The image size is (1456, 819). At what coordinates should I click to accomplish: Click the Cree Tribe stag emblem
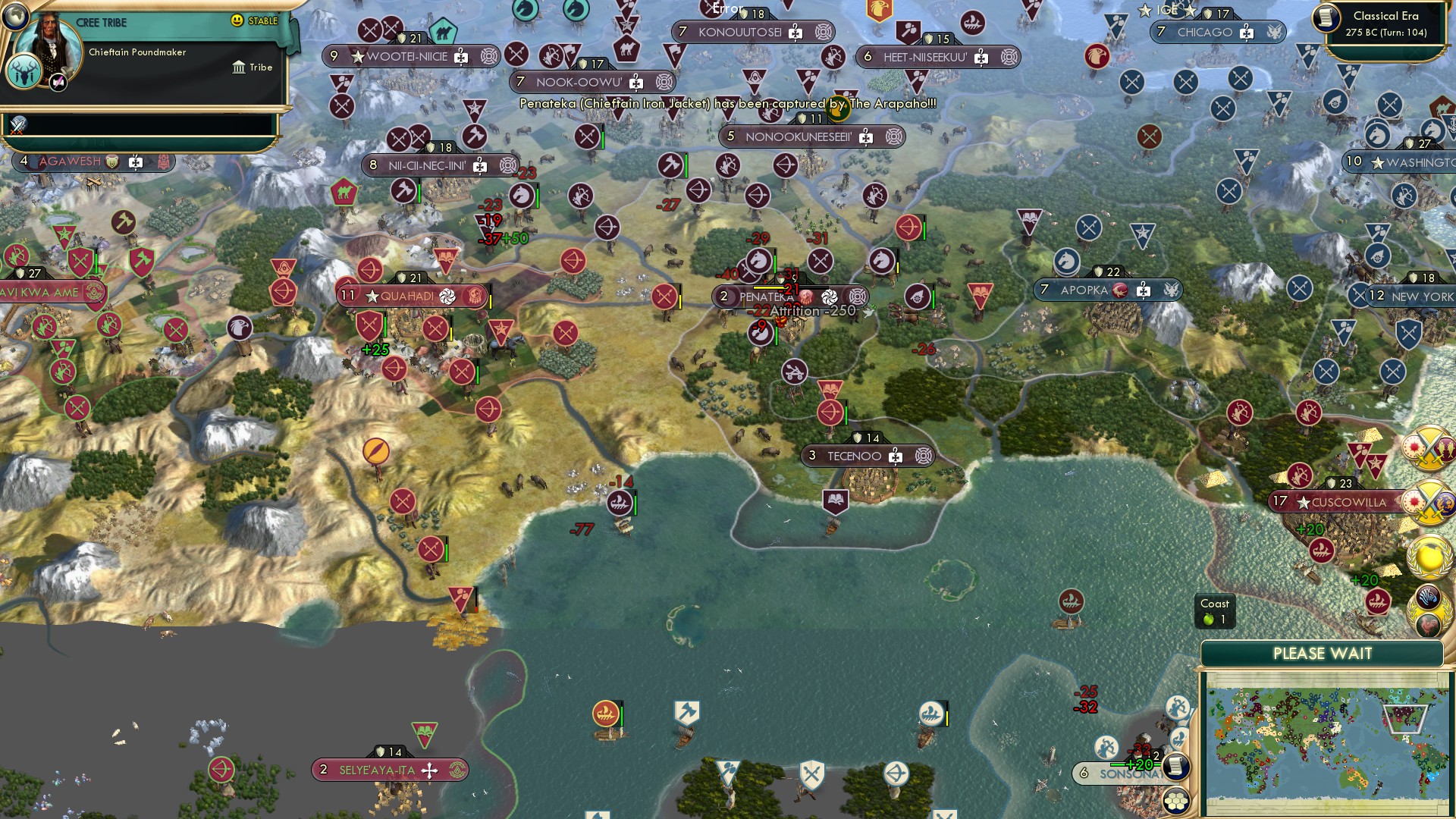(24, 74)
